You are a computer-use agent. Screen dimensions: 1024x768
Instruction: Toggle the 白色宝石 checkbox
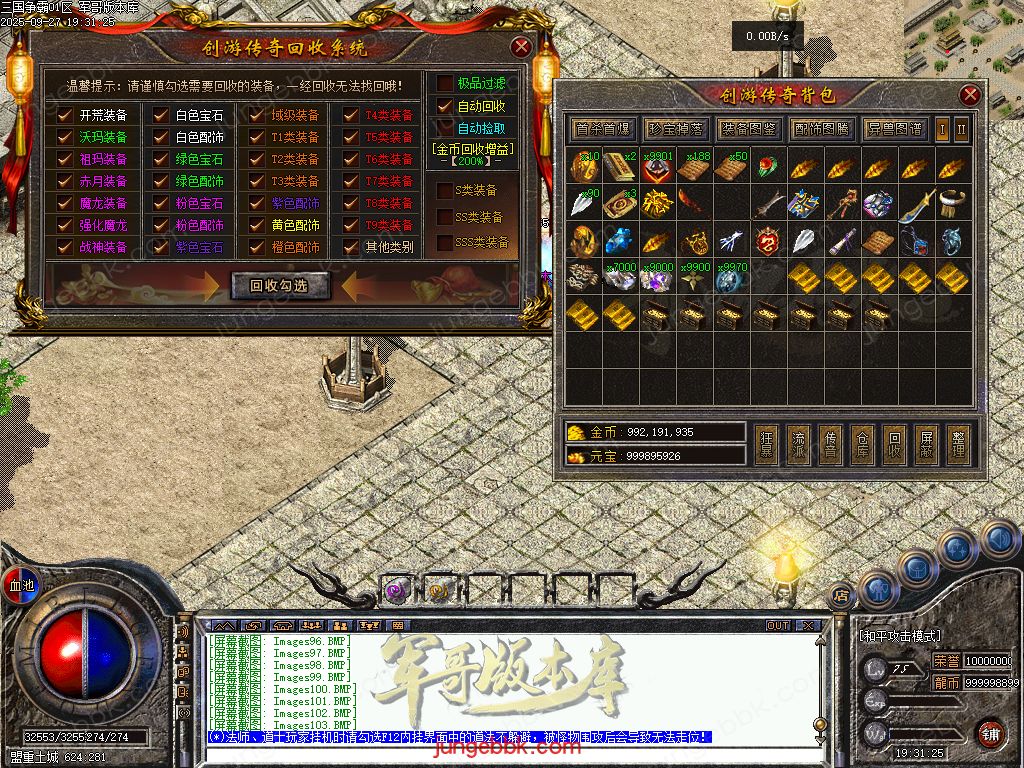(x=160, y=115)
